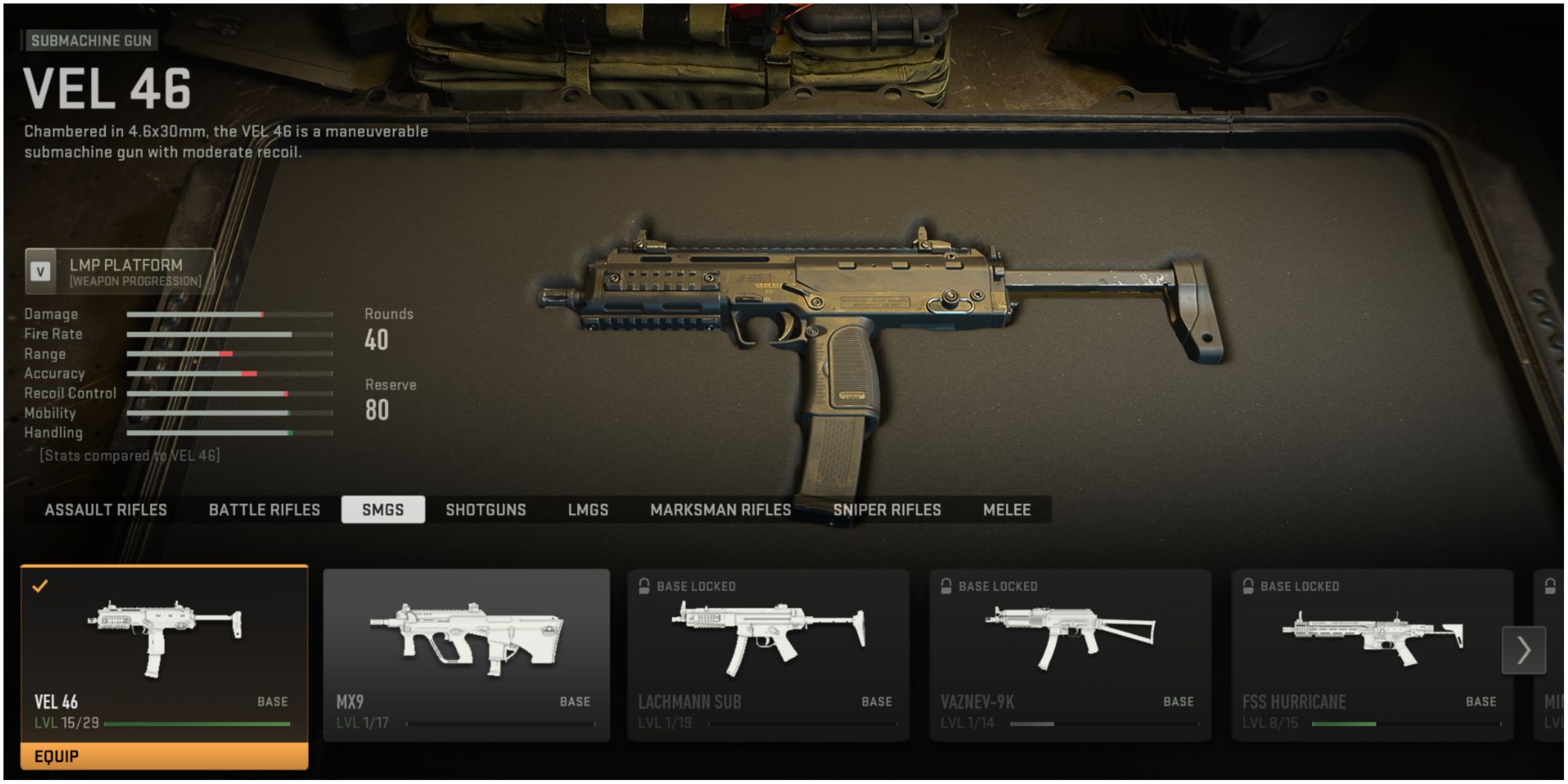
Task: Click the padlock icon on the Vaznev-9K card
Action: [x=946, y=585]
